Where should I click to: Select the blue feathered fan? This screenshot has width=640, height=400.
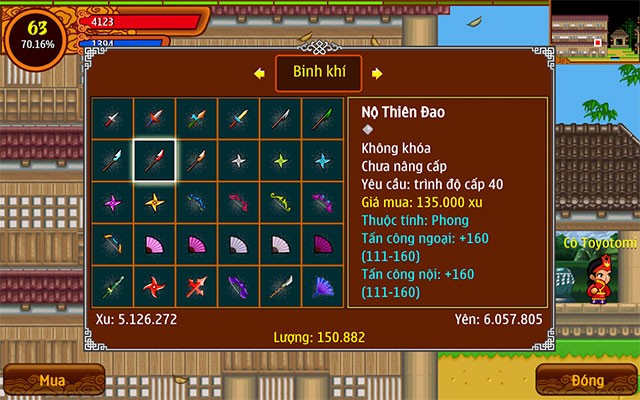coord(322,285)
